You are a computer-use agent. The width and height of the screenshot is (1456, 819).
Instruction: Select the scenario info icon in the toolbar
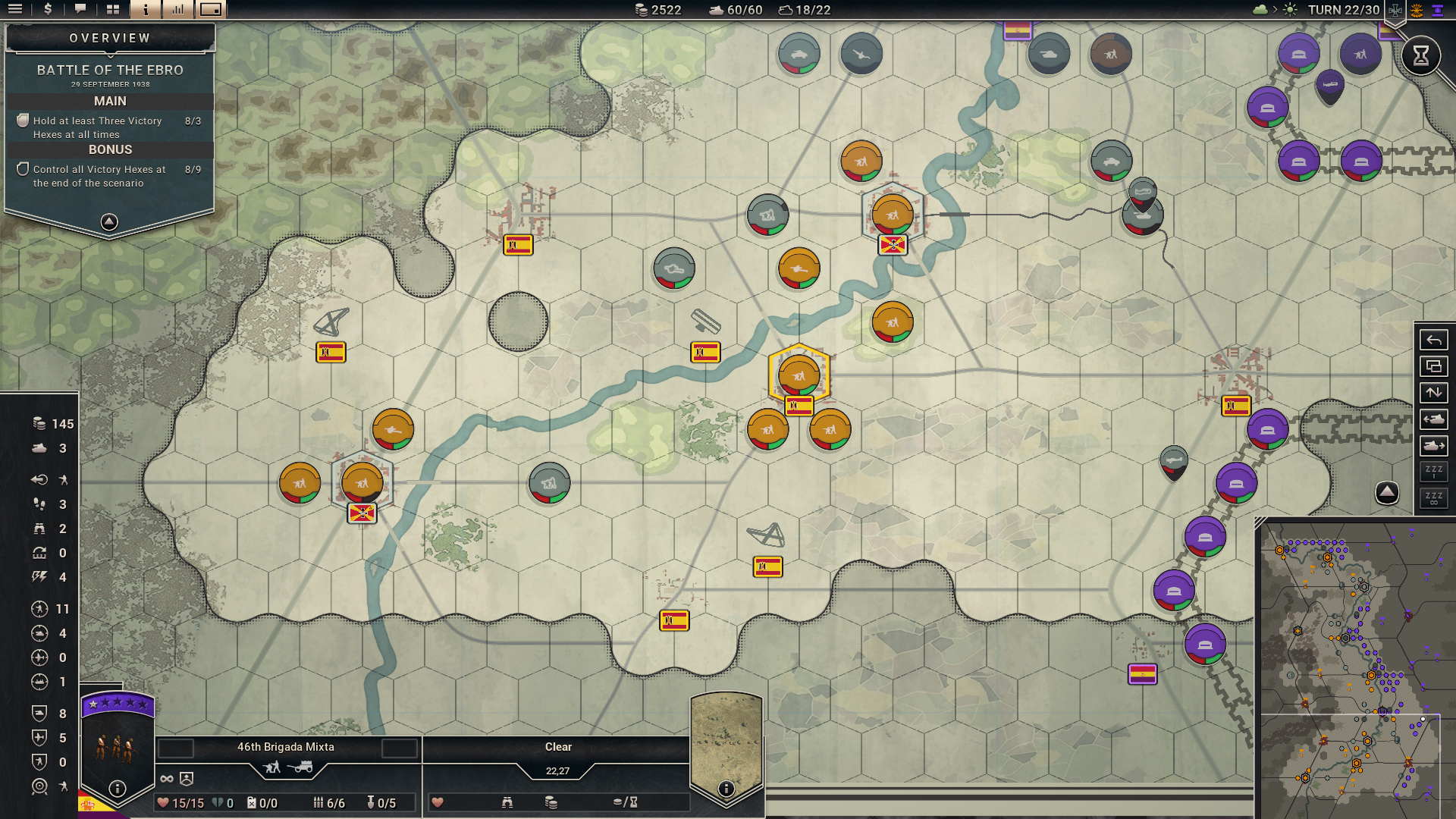point(146,10)
